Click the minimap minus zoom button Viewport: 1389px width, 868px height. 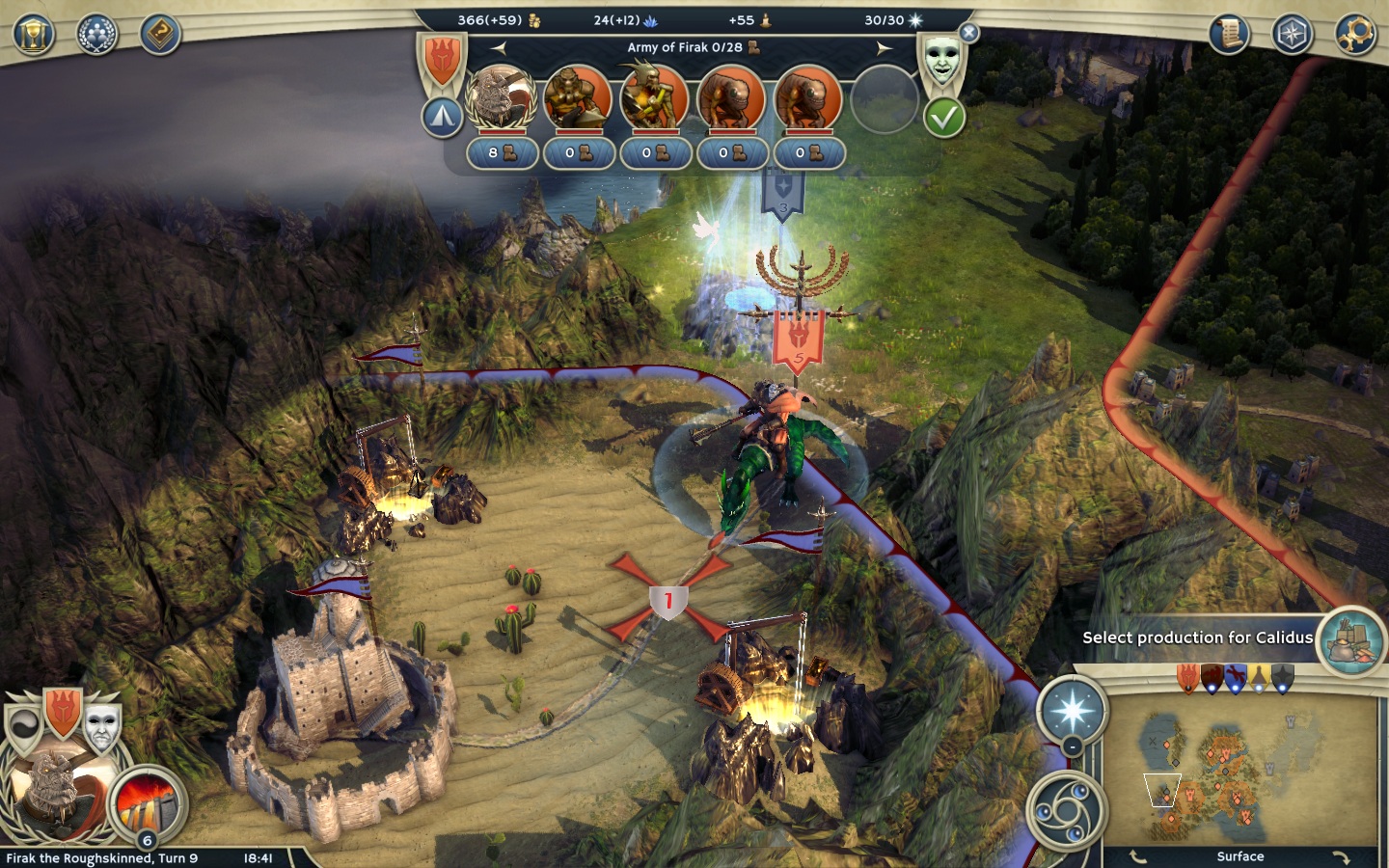point(1073,748)
